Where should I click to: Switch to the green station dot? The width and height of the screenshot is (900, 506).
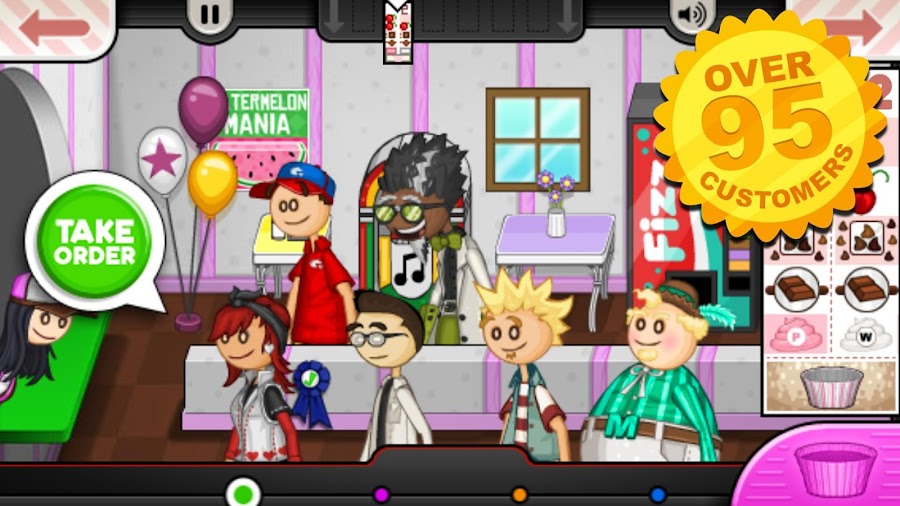click(241, 493)
